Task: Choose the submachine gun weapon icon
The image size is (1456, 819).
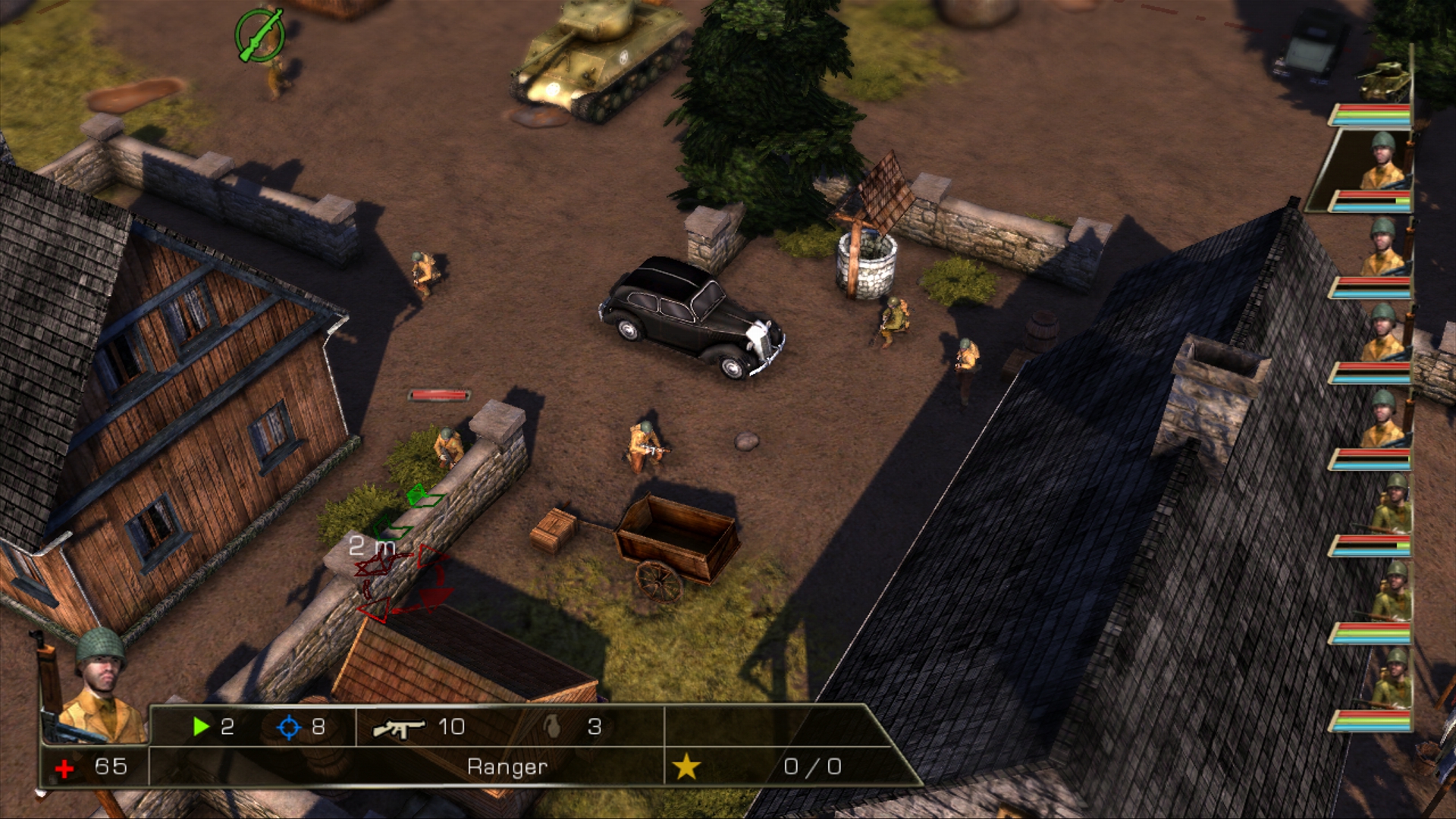Action: (399, 728)
